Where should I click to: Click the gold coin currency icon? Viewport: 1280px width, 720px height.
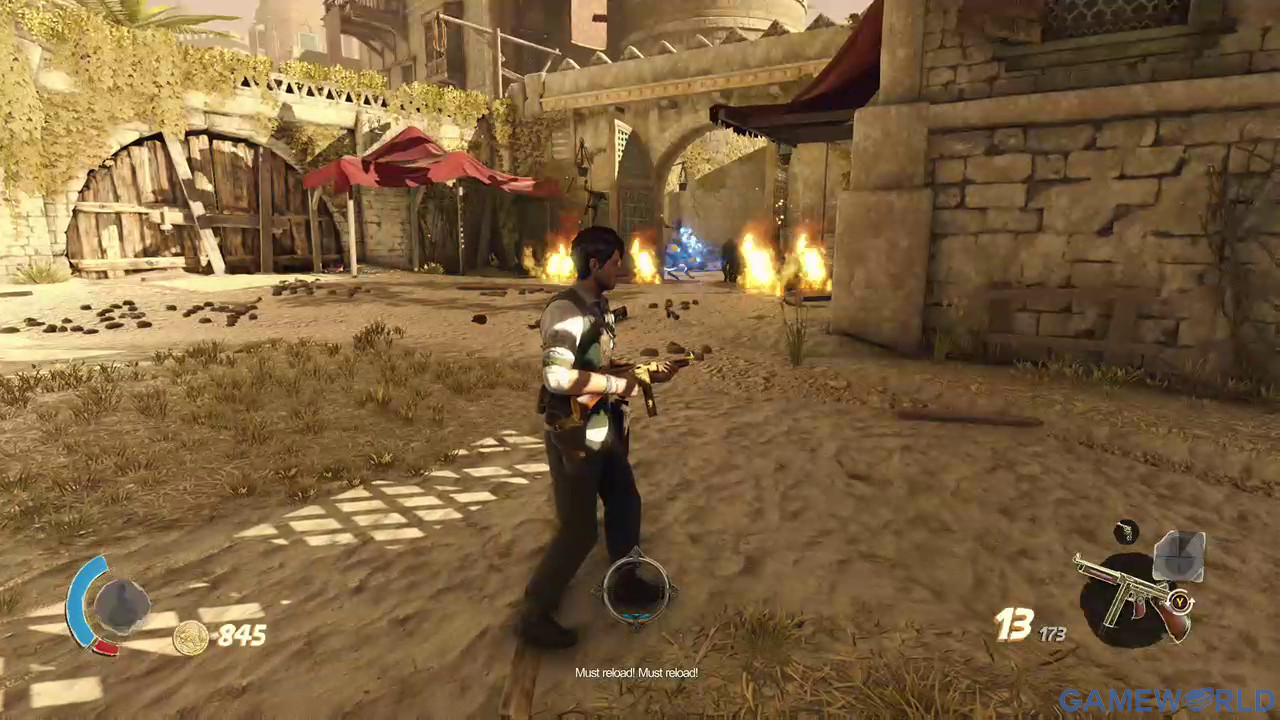(190, 637)
